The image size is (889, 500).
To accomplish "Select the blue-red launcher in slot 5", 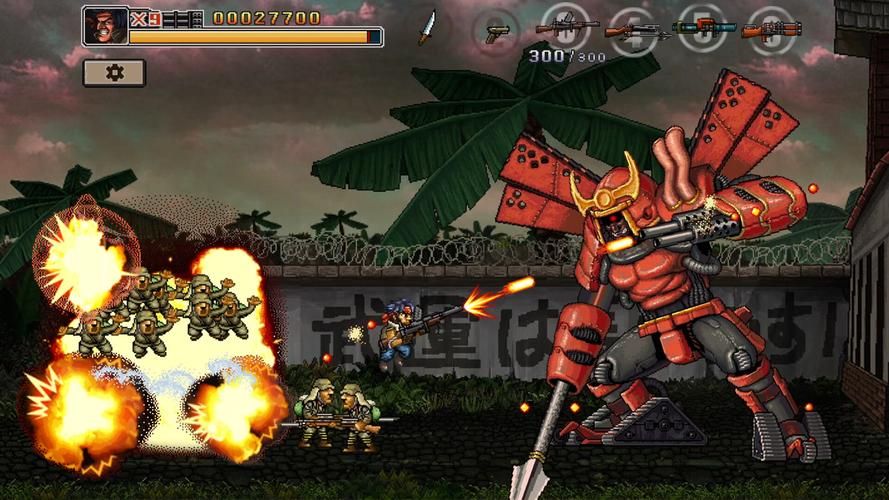I will point(704,28).
